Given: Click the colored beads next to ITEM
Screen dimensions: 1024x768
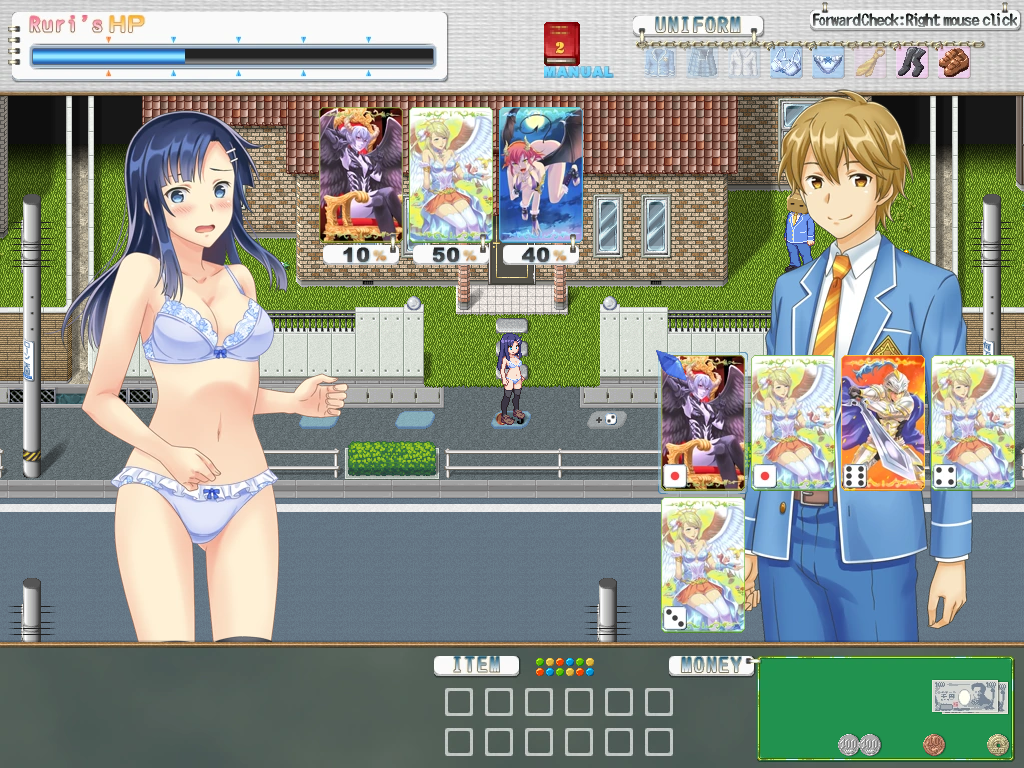Looking at the screenshot, I should tap(564, 665).
